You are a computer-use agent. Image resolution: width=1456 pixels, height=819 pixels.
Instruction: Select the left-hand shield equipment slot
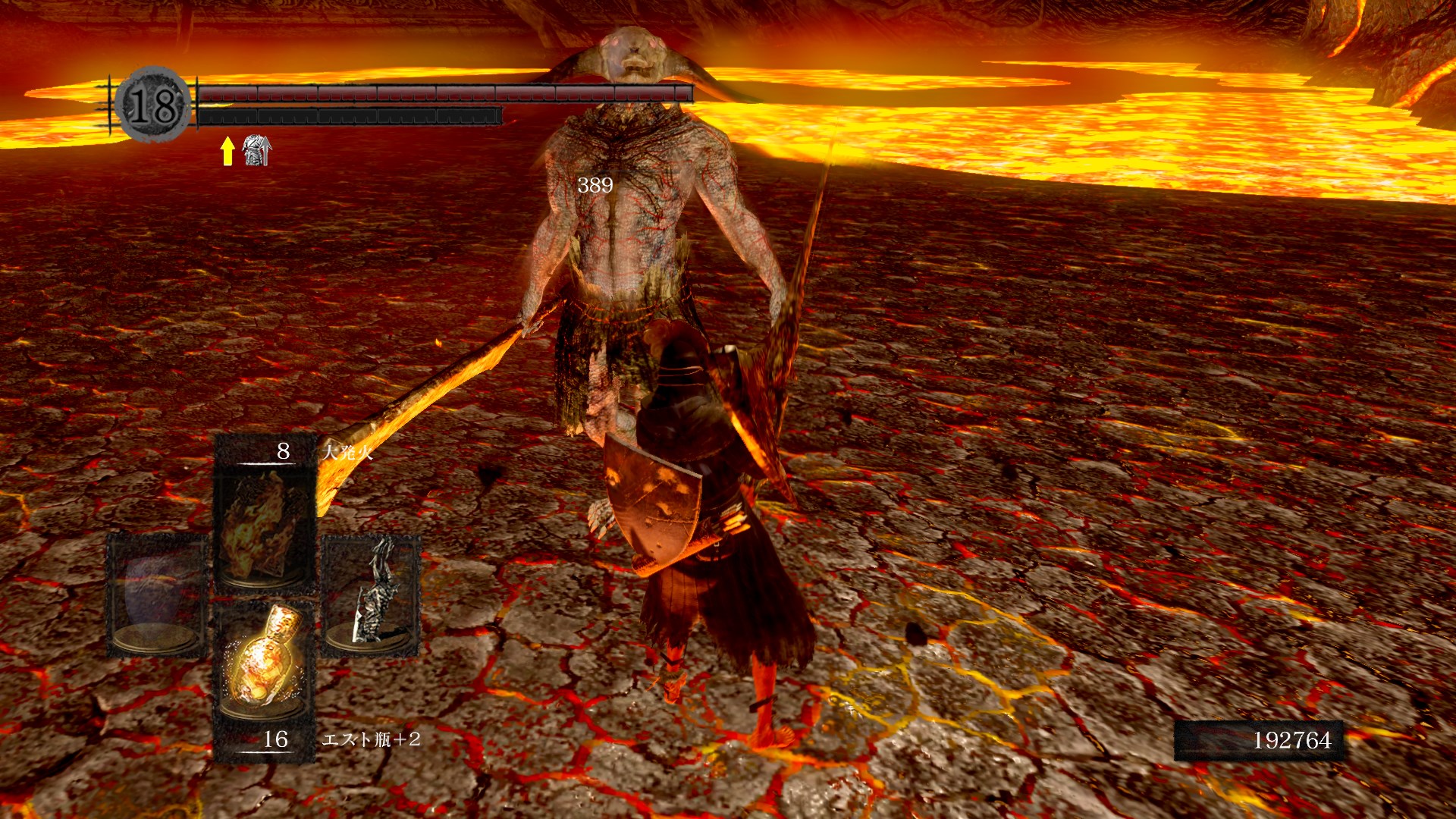click(158, 594)
